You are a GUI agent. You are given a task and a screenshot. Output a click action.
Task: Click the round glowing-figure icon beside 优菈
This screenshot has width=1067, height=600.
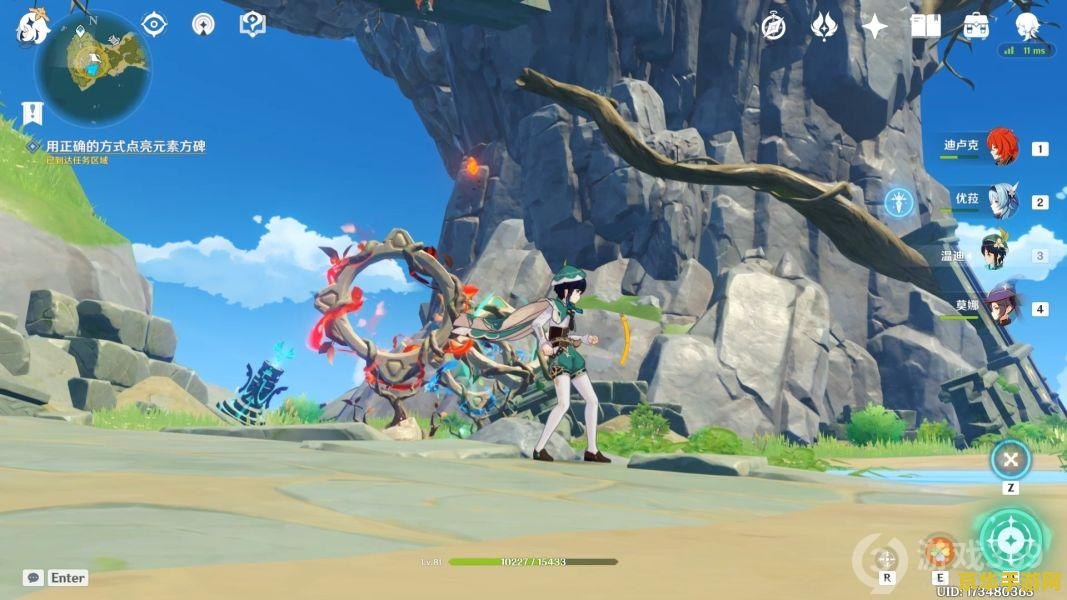pos(899,203)
